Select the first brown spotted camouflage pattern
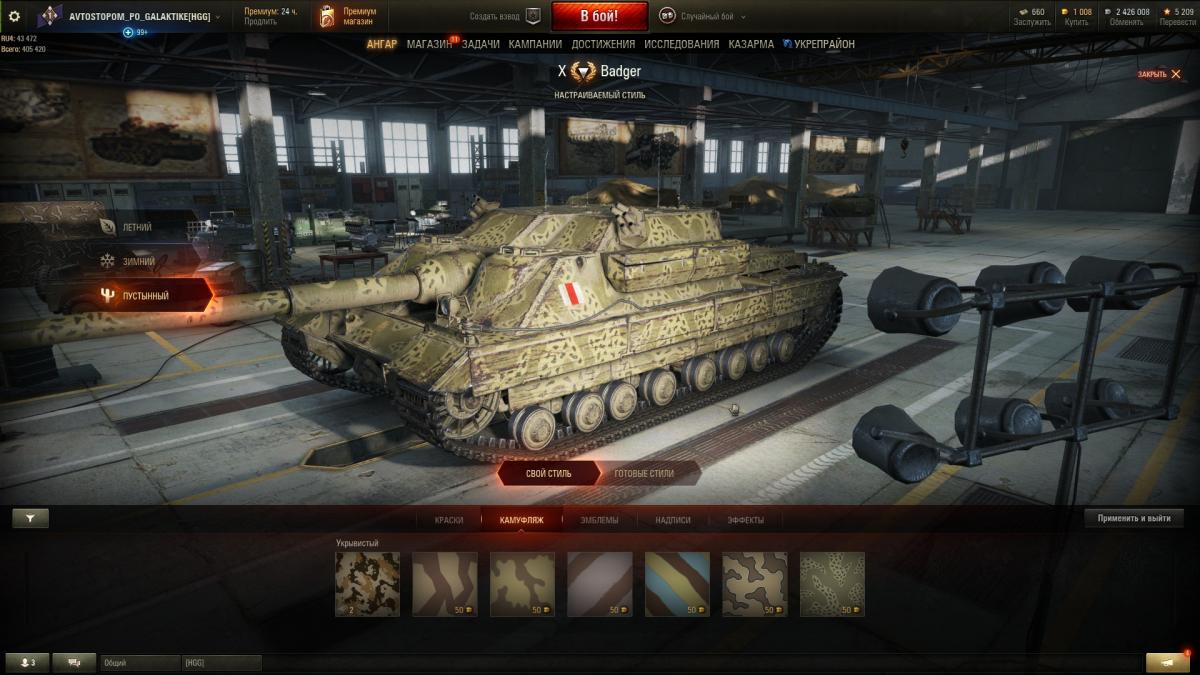Image resolution: width=1200 pixels, height=675 pixels. point(367,583)
